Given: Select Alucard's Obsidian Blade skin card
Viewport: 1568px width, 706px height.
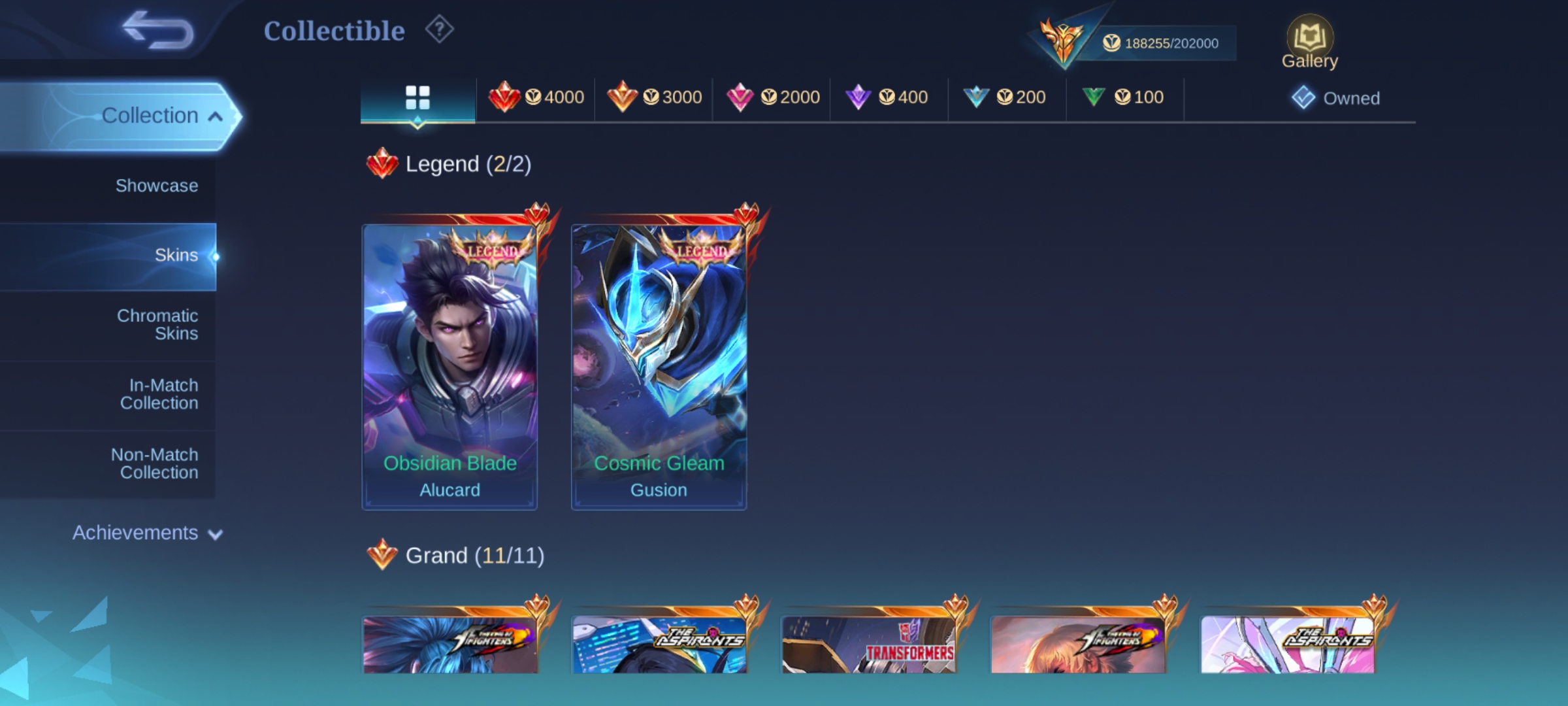Looking at the screenshot, I should coord(449,366).
